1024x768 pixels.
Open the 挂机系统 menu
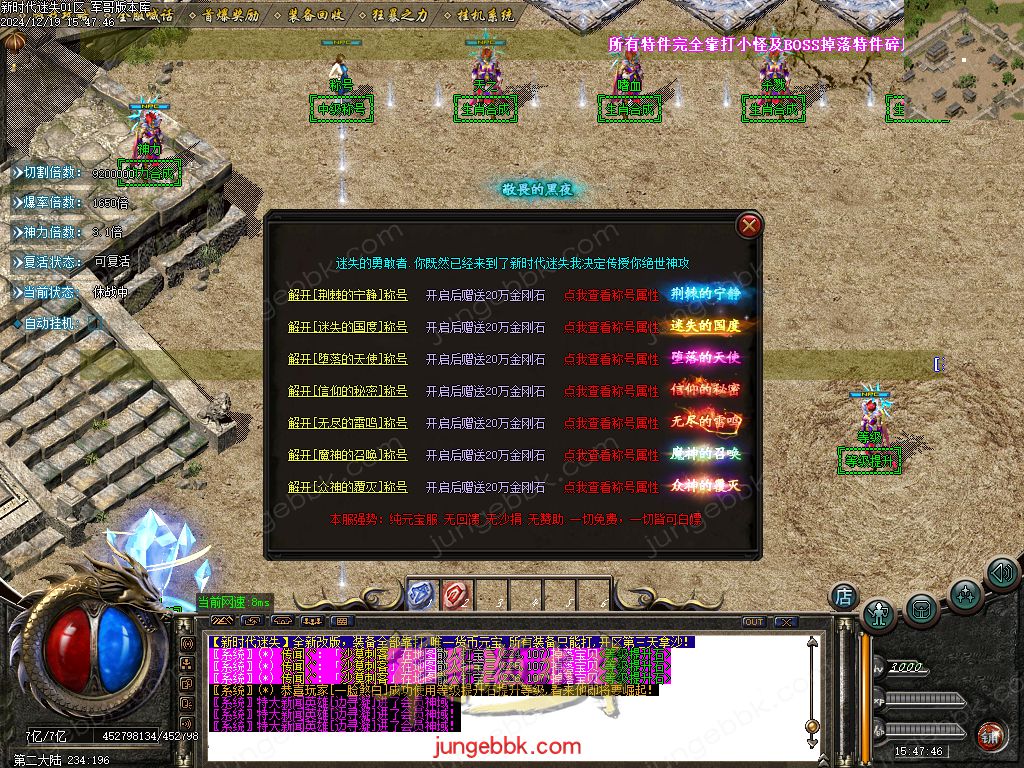click(485, 15)
